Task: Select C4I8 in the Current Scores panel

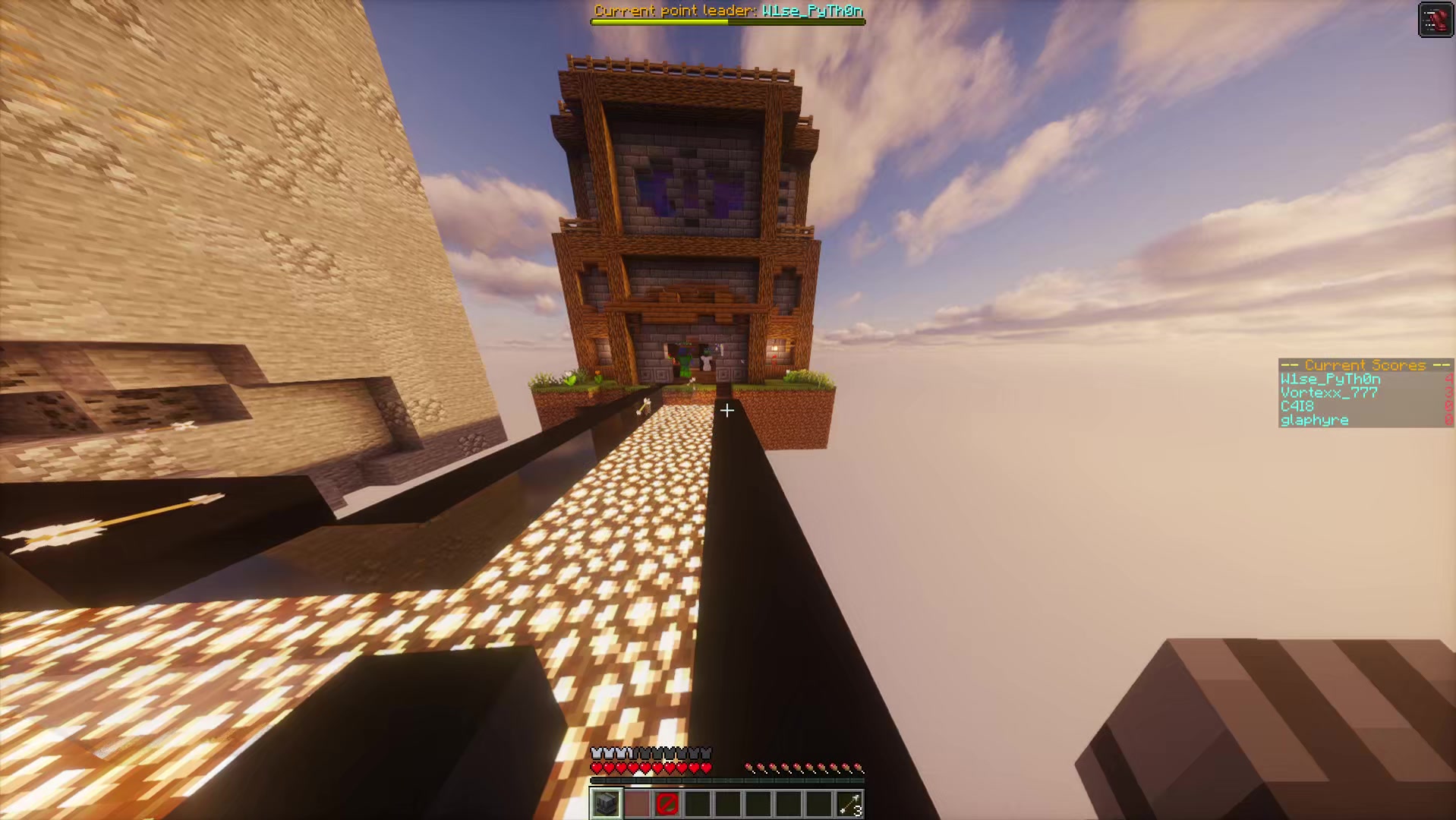Action: pyautogui.click(x=1297, y=406)
